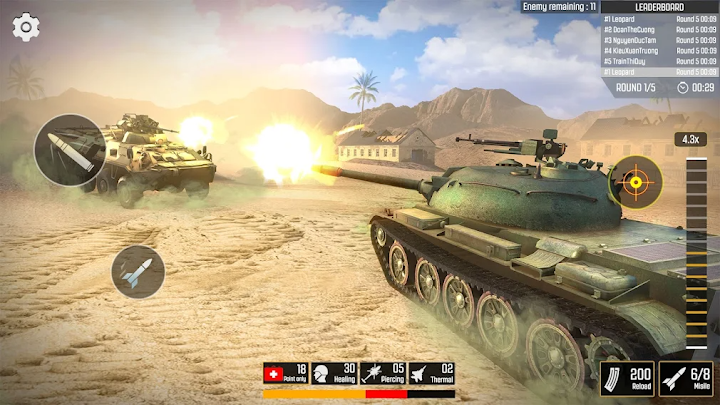Activate the Thermal airstrike slot
Image resolution: width=720 pixels, height=405 pixels.
(431, 373)
